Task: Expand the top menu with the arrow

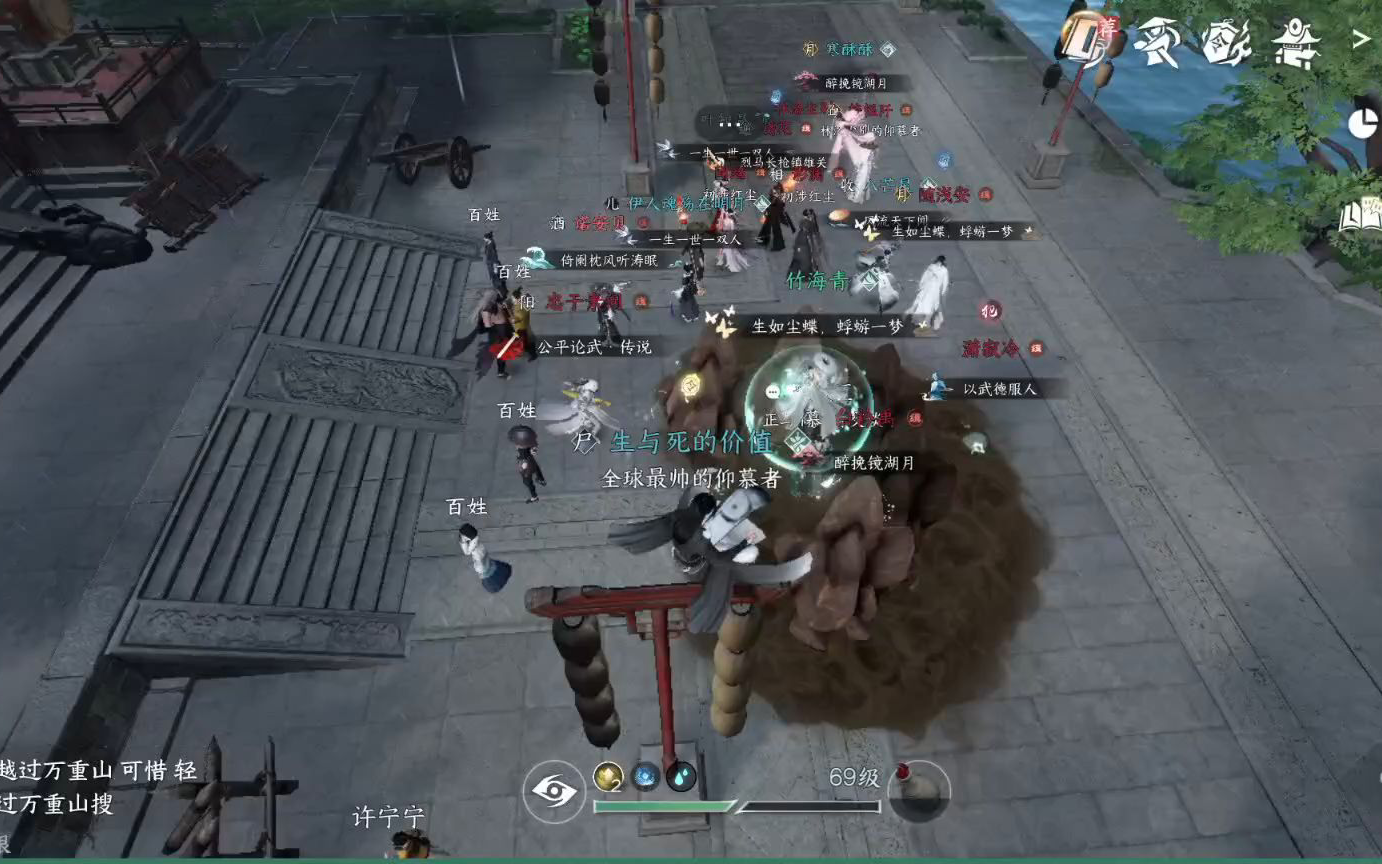Action: tap(1361, 40)
